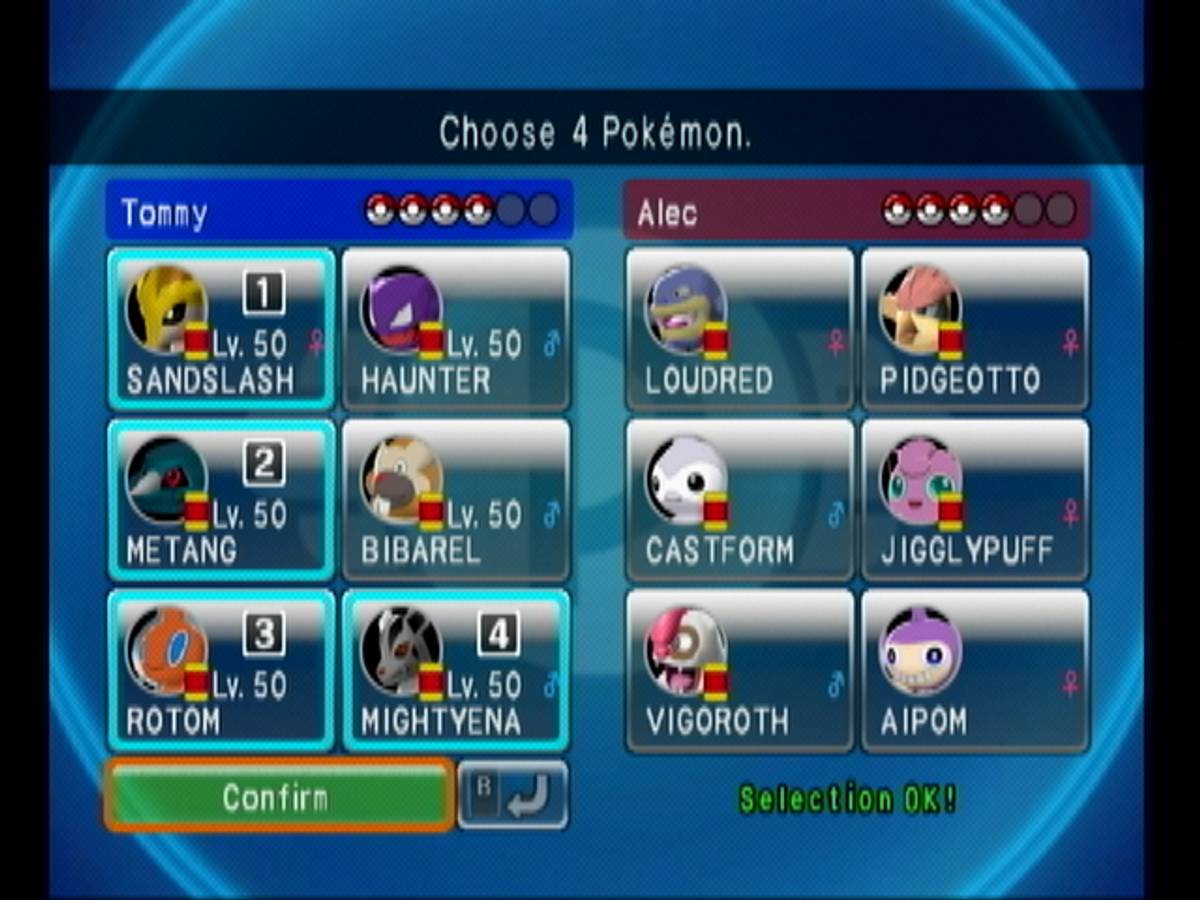Click the Aipom tile

point(975,670)
